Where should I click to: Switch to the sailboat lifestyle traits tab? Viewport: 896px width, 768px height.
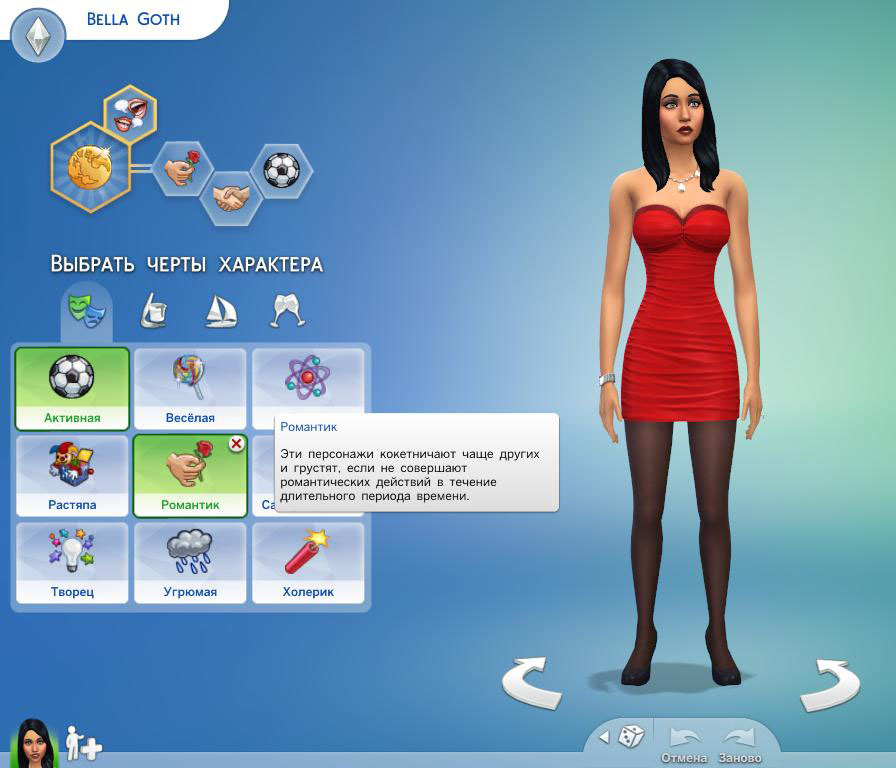click(x=220, y=311)
